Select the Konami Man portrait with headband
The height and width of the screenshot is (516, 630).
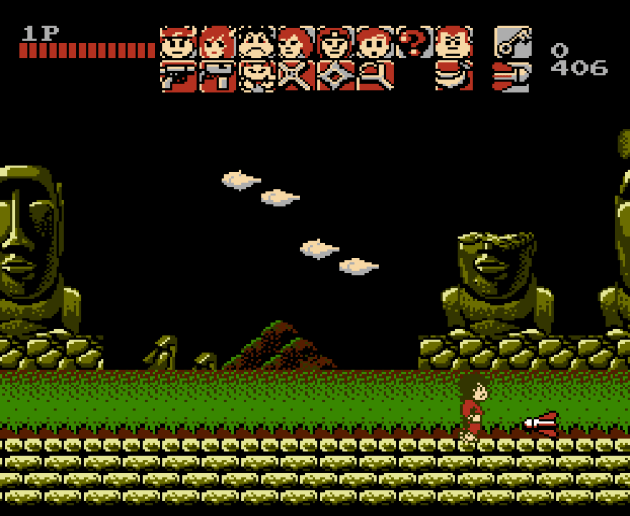point(178,43)
